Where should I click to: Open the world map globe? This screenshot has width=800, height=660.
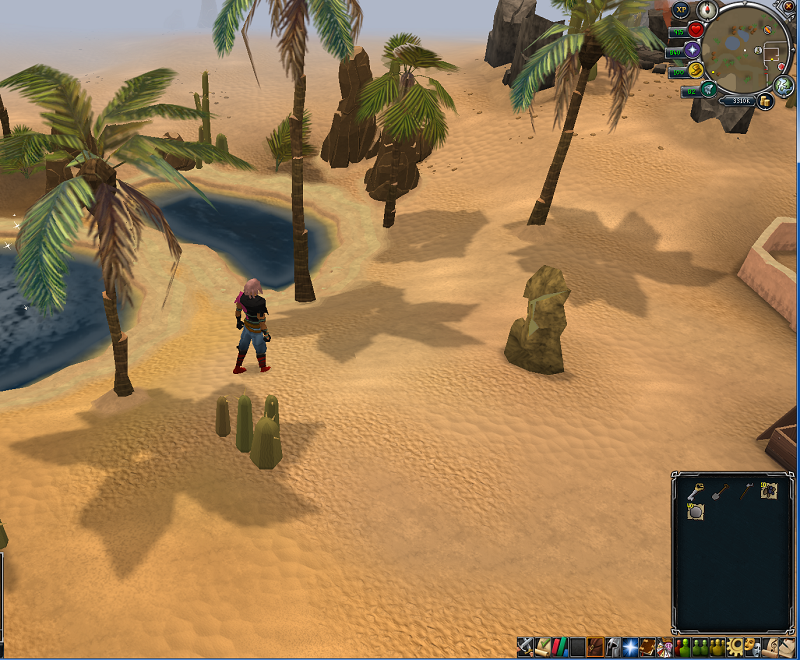point(785,86)
